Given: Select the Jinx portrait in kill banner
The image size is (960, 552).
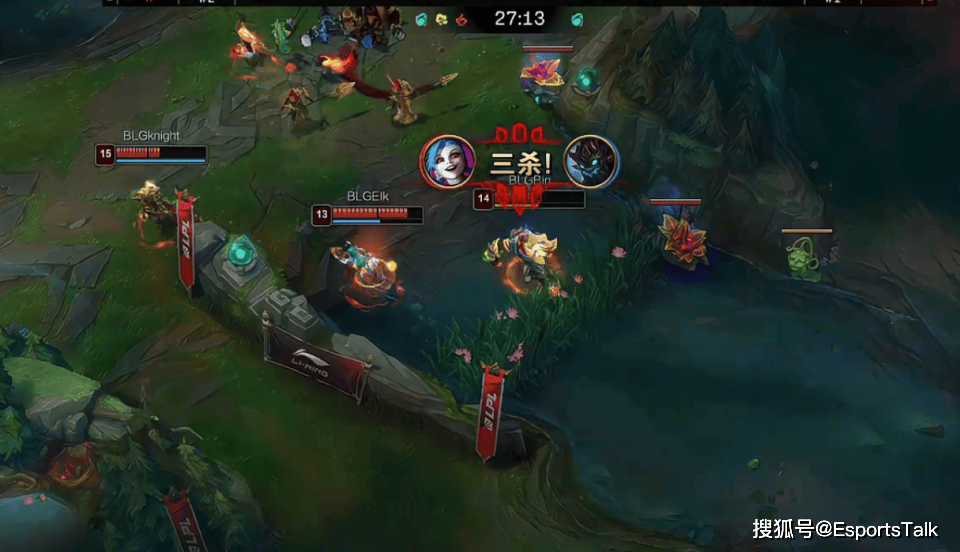Looking at the screenshot, I should tap(447, 161).
